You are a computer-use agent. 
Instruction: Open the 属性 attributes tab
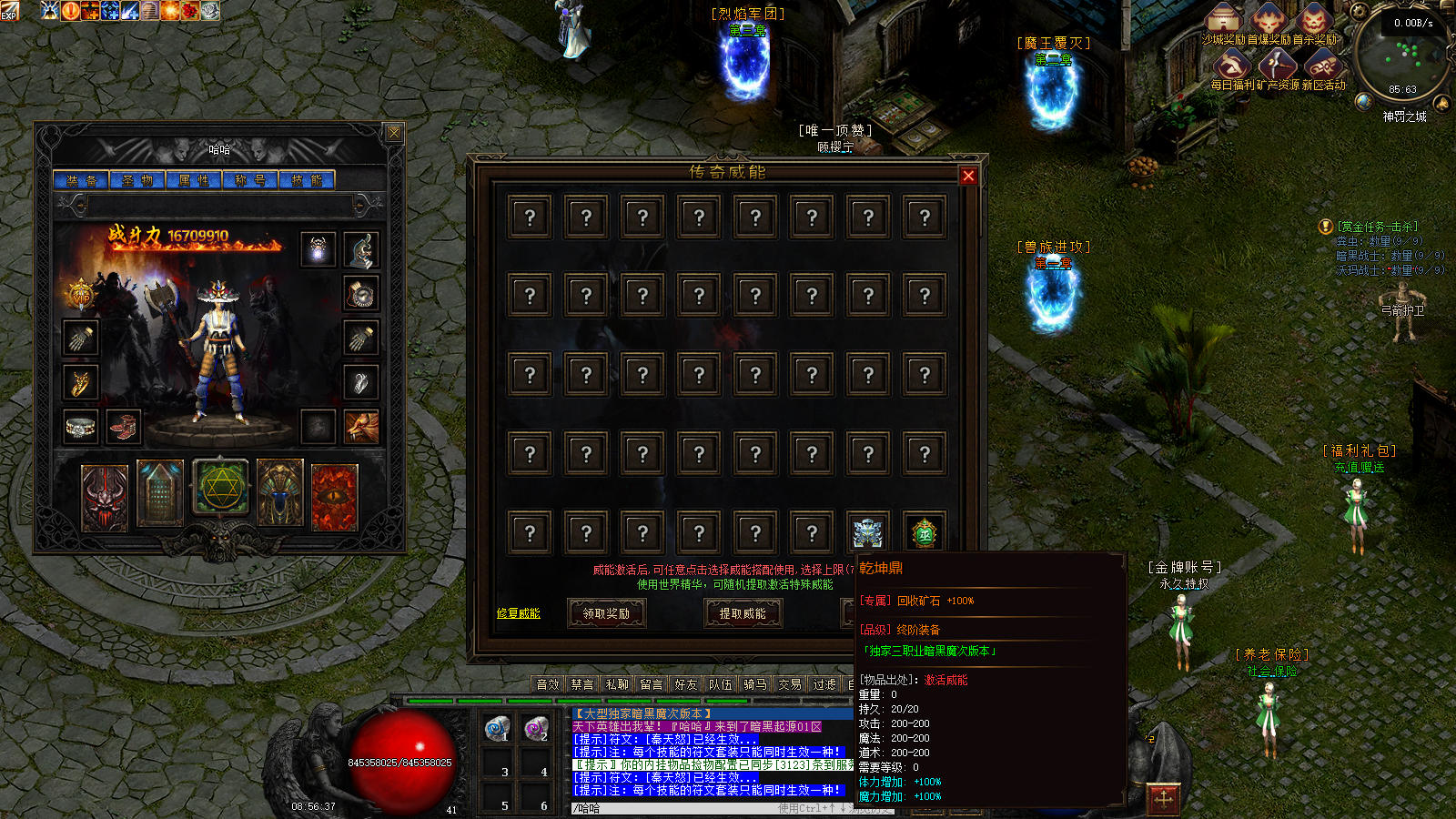point(194,180)
